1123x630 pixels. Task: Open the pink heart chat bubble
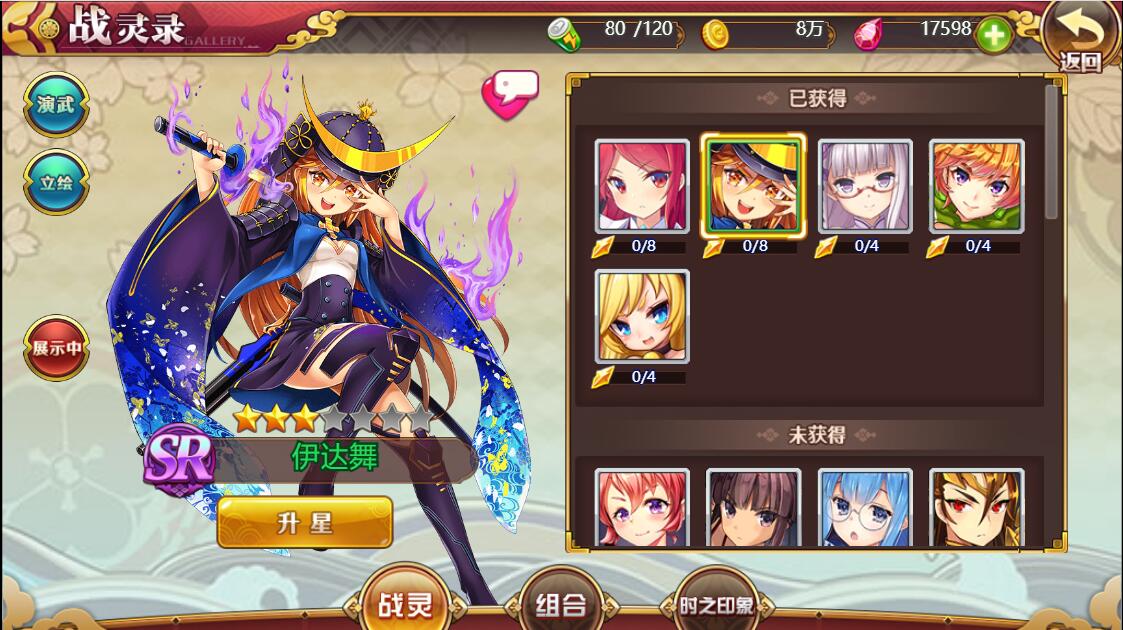[x=510, y=94]
